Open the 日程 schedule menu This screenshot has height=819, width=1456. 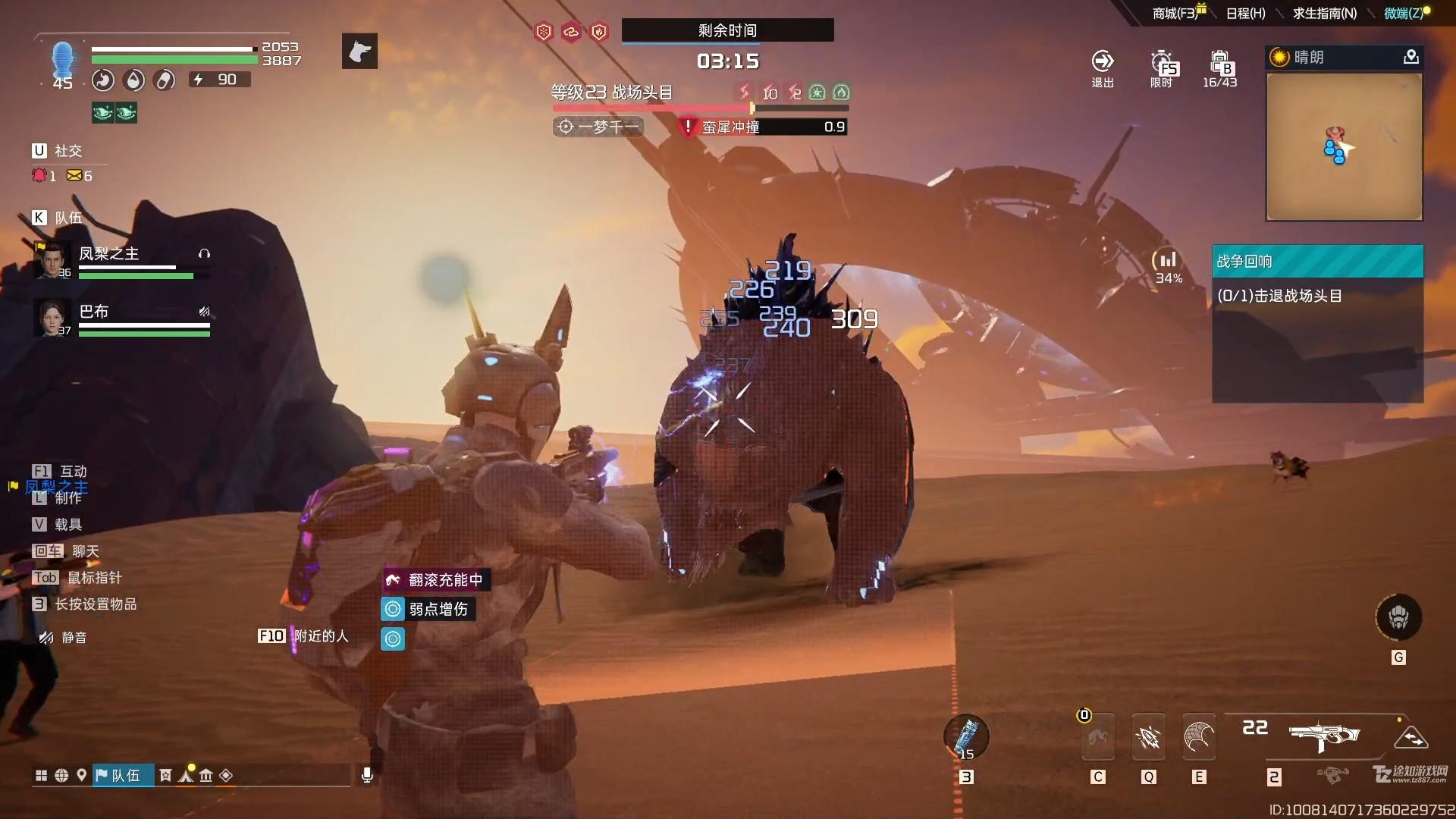[1245, 13]
